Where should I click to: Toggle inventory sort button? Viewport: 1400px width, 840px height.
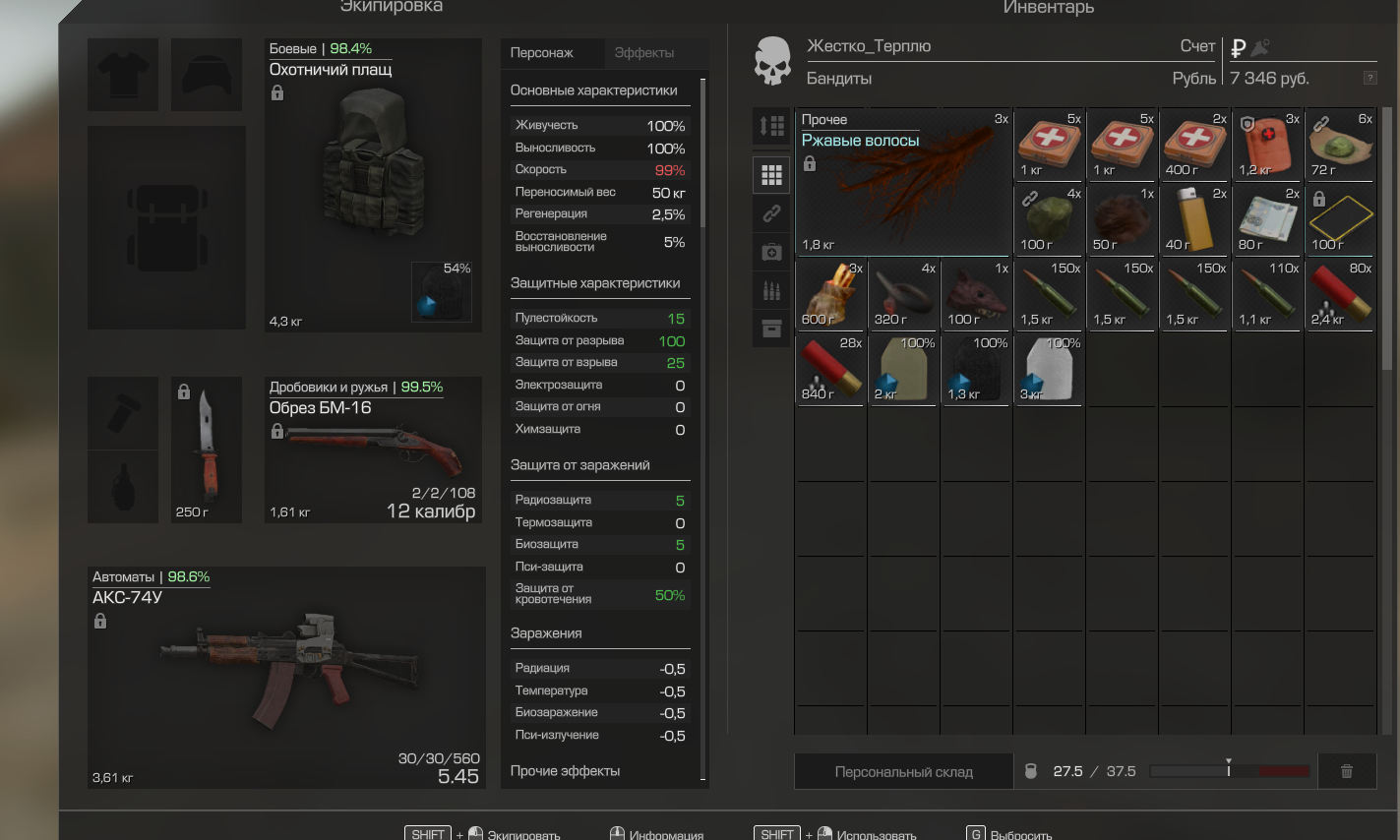[x=772, y=126]
